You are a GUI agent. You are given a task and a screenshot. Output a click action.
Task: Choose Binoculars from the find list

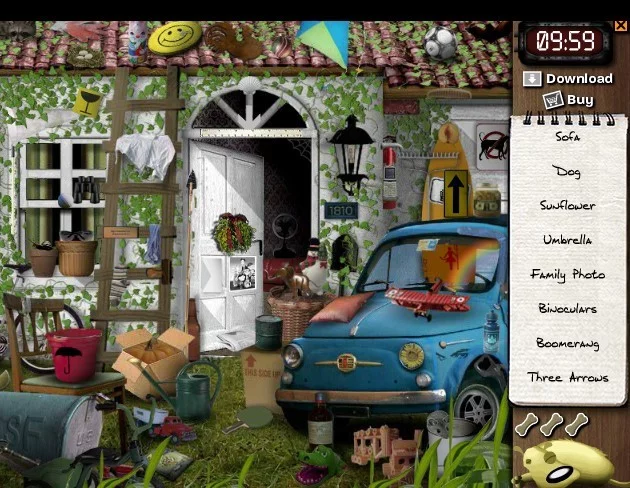pyautogui.click(x=567, y=308)
